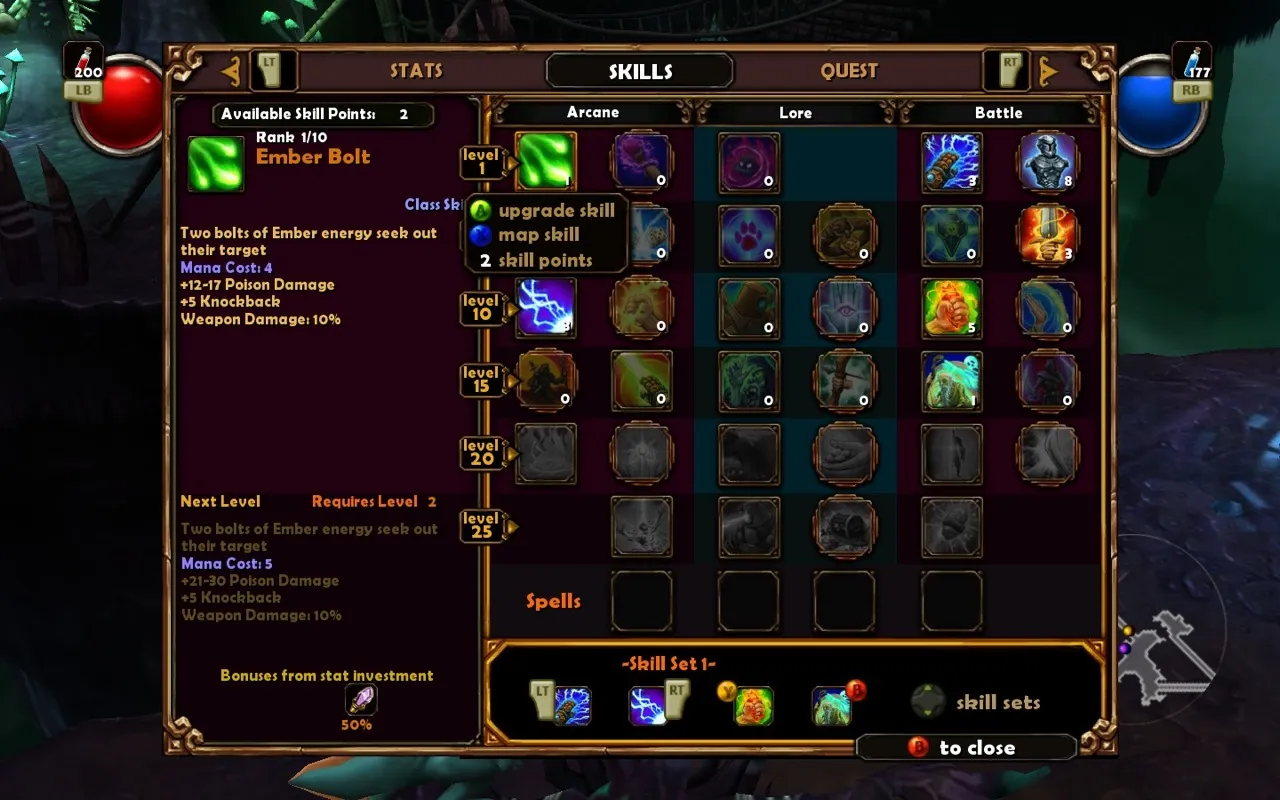Screen dimensions: 1280x800
Task: Select the Skills tab header
Action: click(x=640, y=71)
